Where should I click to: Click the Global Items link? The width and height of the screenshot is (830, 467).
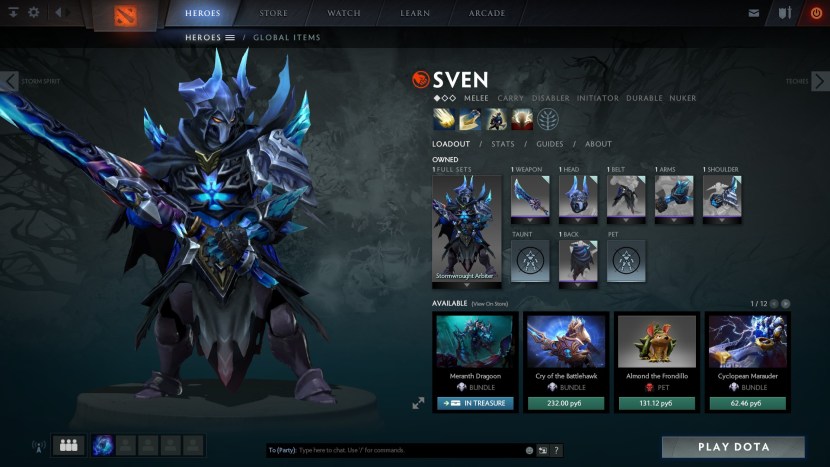coord(286,38)
